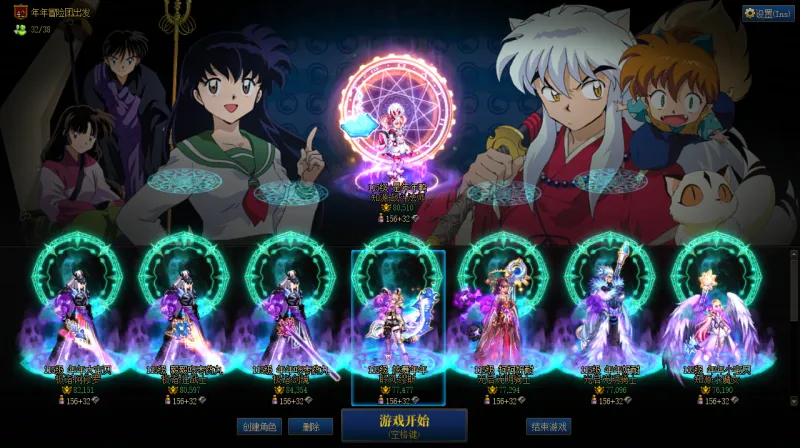Exit using the 结束游戏 button
This screenshot has height=448, width=800.
pos(548,426)
